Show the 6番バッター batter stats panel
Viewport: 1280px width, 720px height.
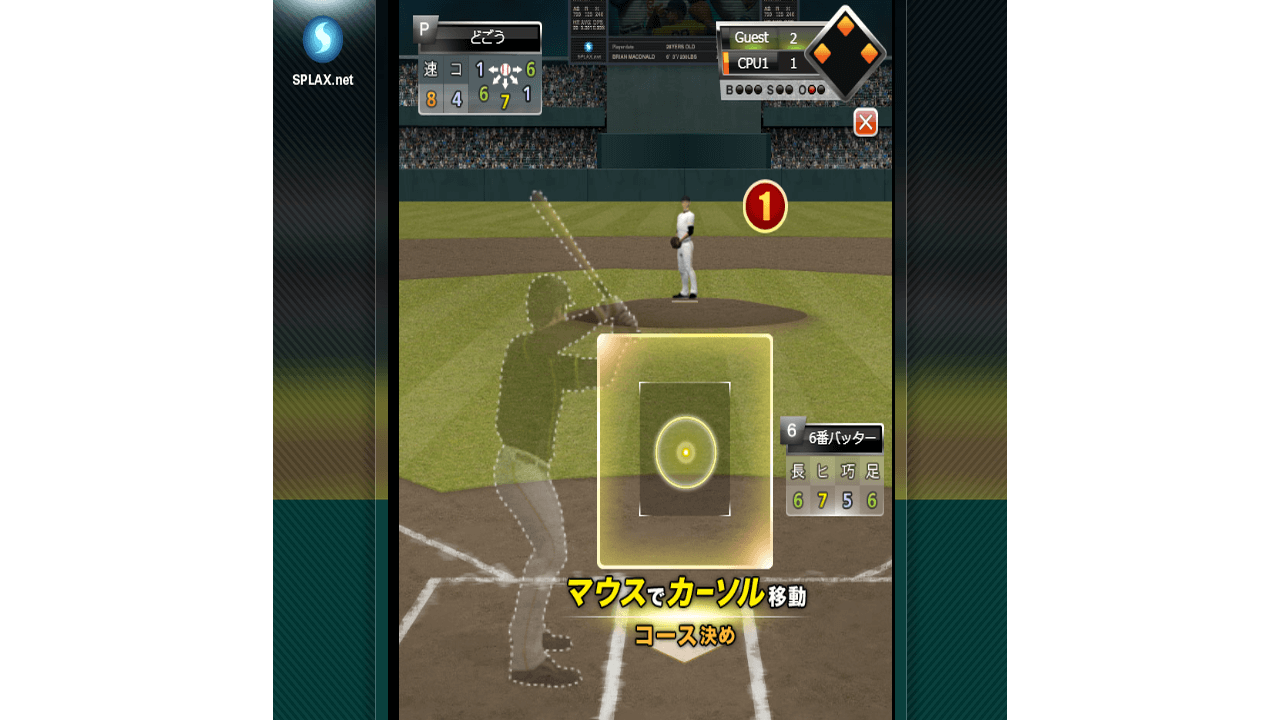[x=833, y=467]
